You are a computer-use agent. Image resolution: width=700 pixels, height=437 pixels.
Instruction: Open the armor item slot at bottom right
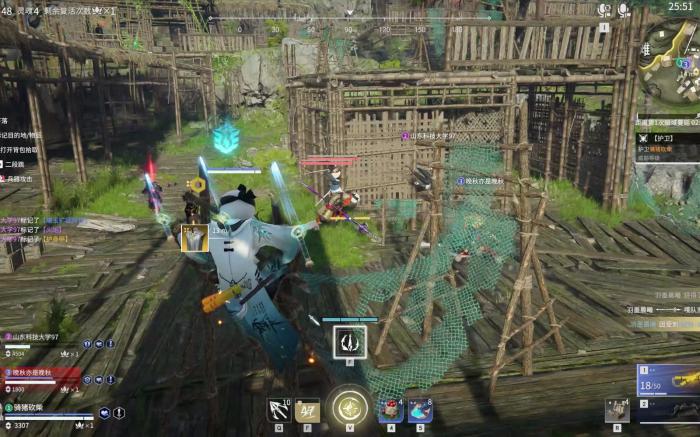[x=616, y=409]
